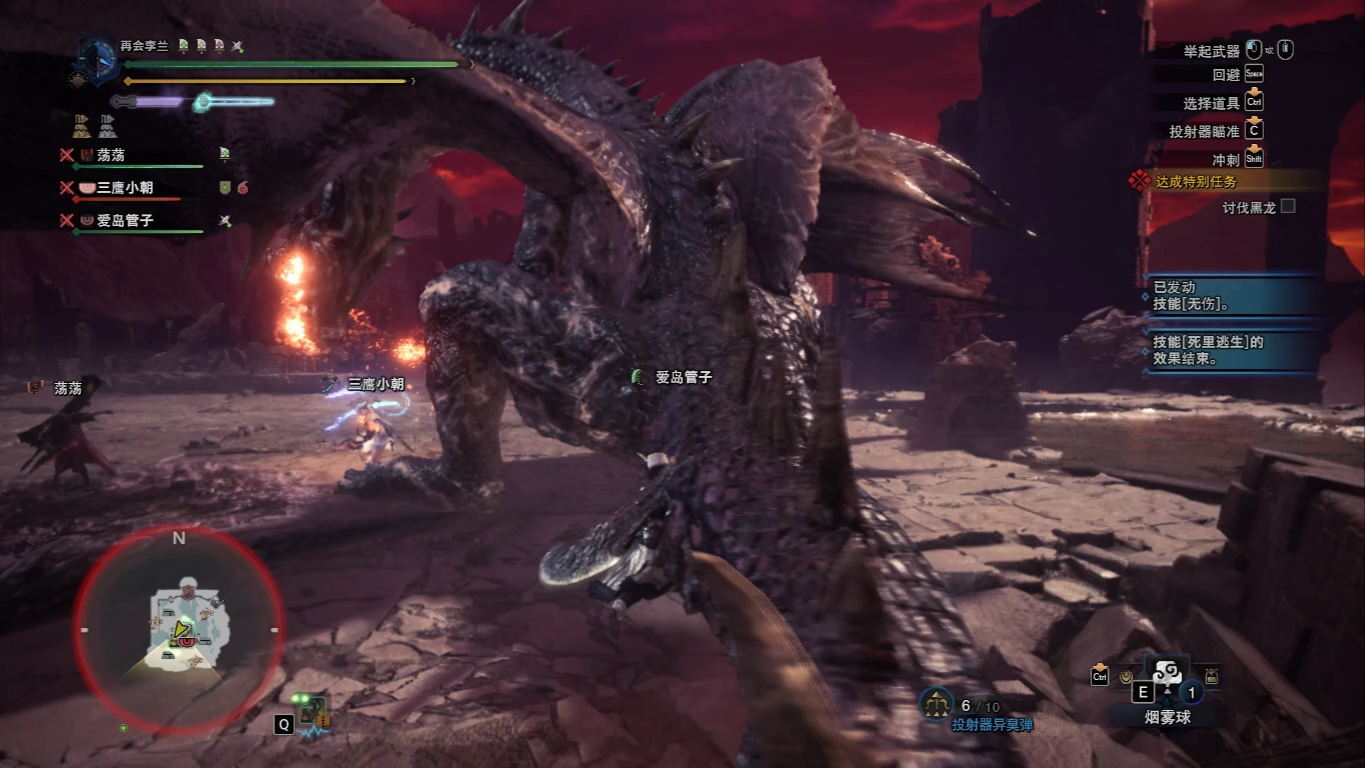Choose party member 三鹰小朝 in the list
The height and width of the screenshot is (768, 1365).
point(124,187)
